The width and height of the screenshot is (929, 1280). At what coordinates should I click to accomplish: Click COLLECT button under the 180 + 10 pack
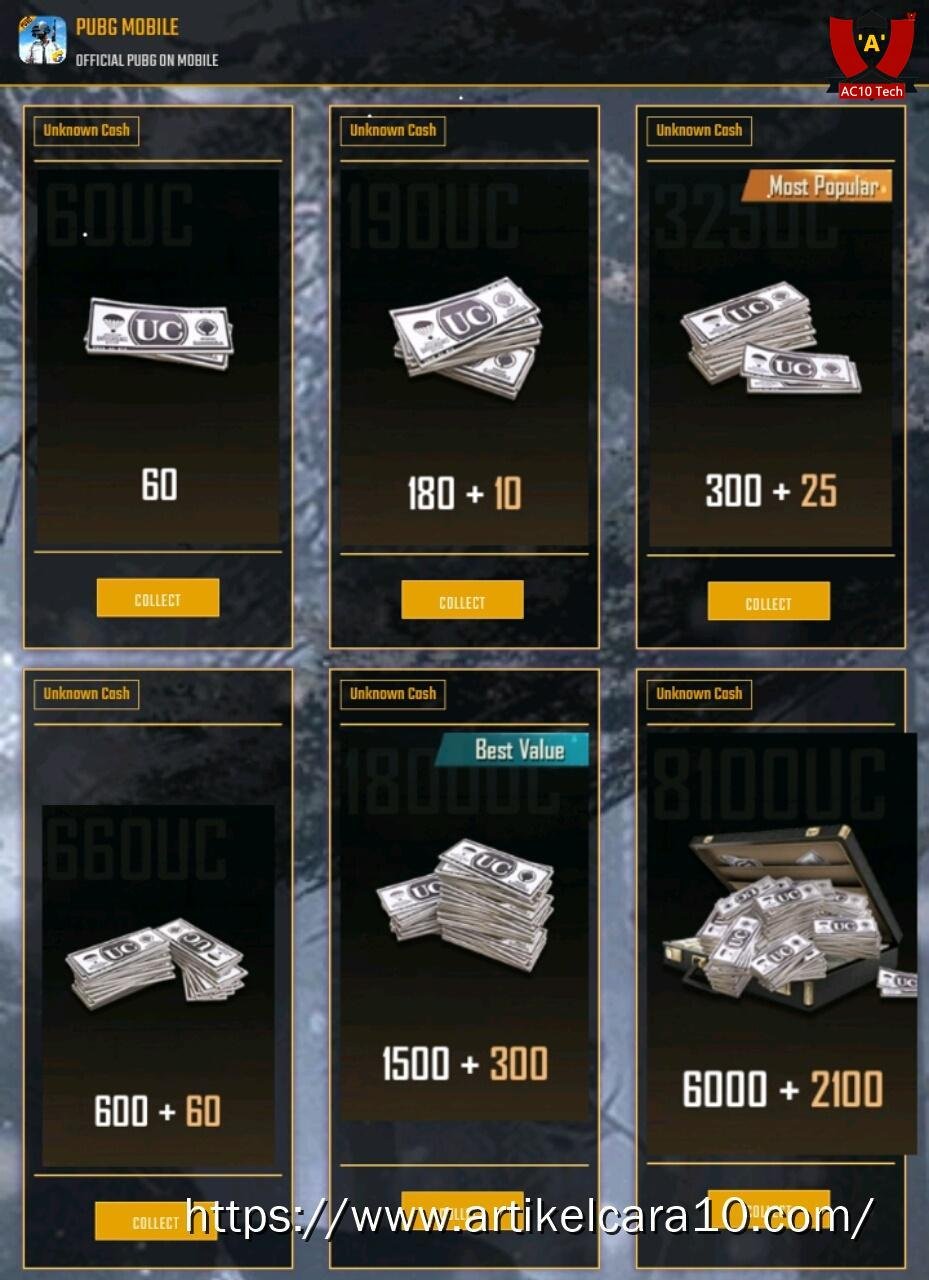[462, 600]
